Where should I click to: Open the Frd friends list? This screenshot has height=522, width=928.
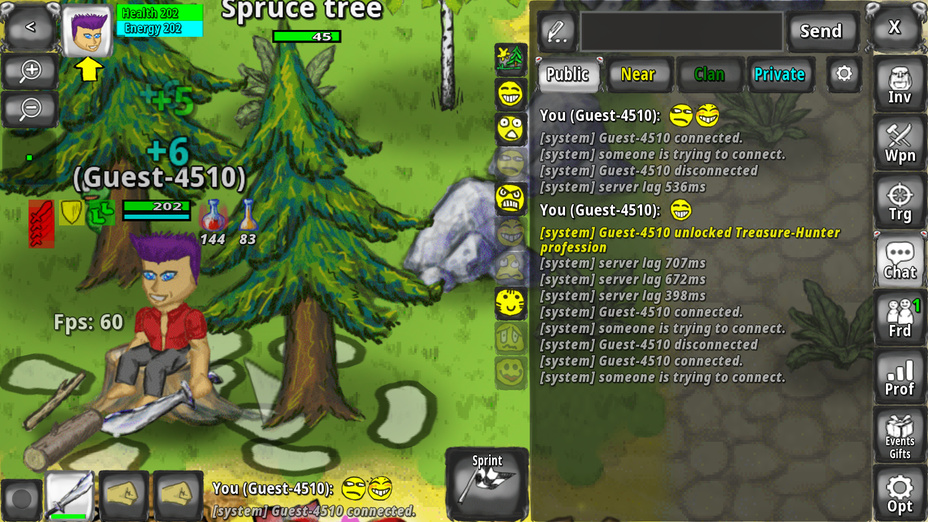click(899, 318)
